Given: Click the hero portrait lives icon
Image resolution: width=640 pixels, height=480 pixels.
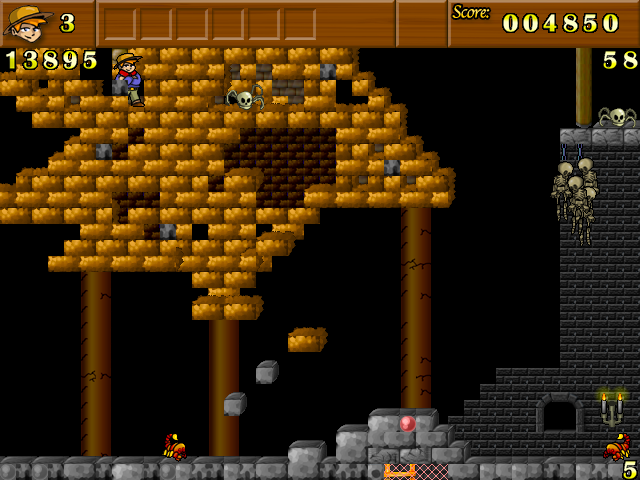Looking at the screenshot, I should point(27,23).
